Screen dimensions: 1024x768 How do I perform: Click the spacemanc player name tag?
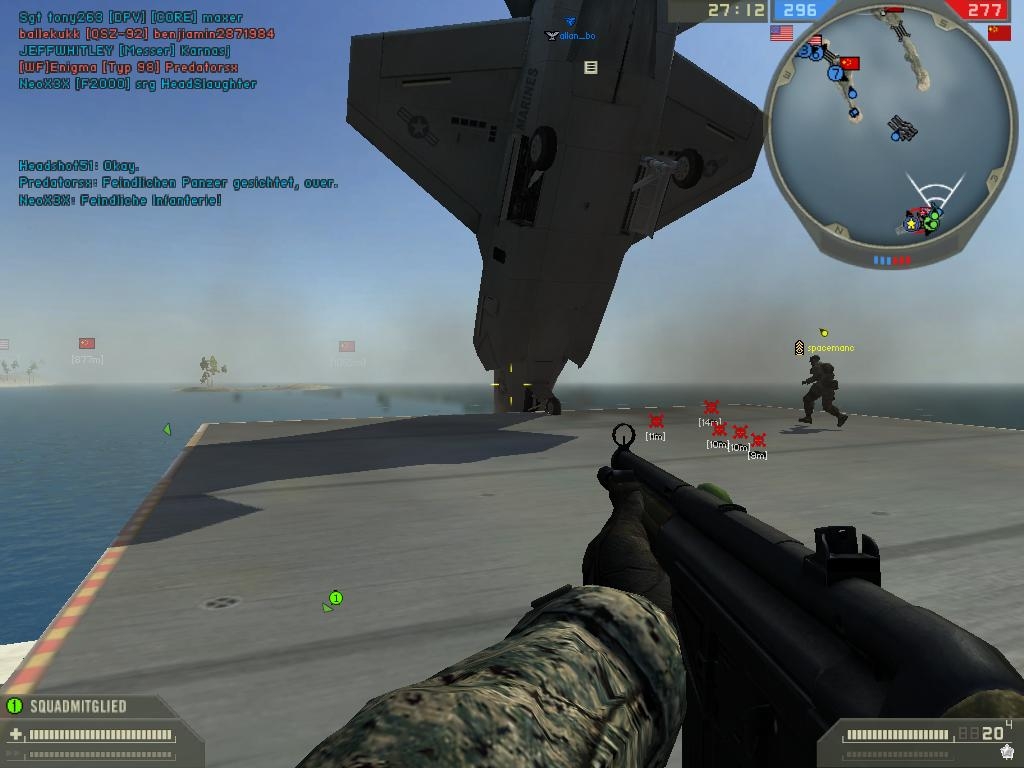click(831, 348)
